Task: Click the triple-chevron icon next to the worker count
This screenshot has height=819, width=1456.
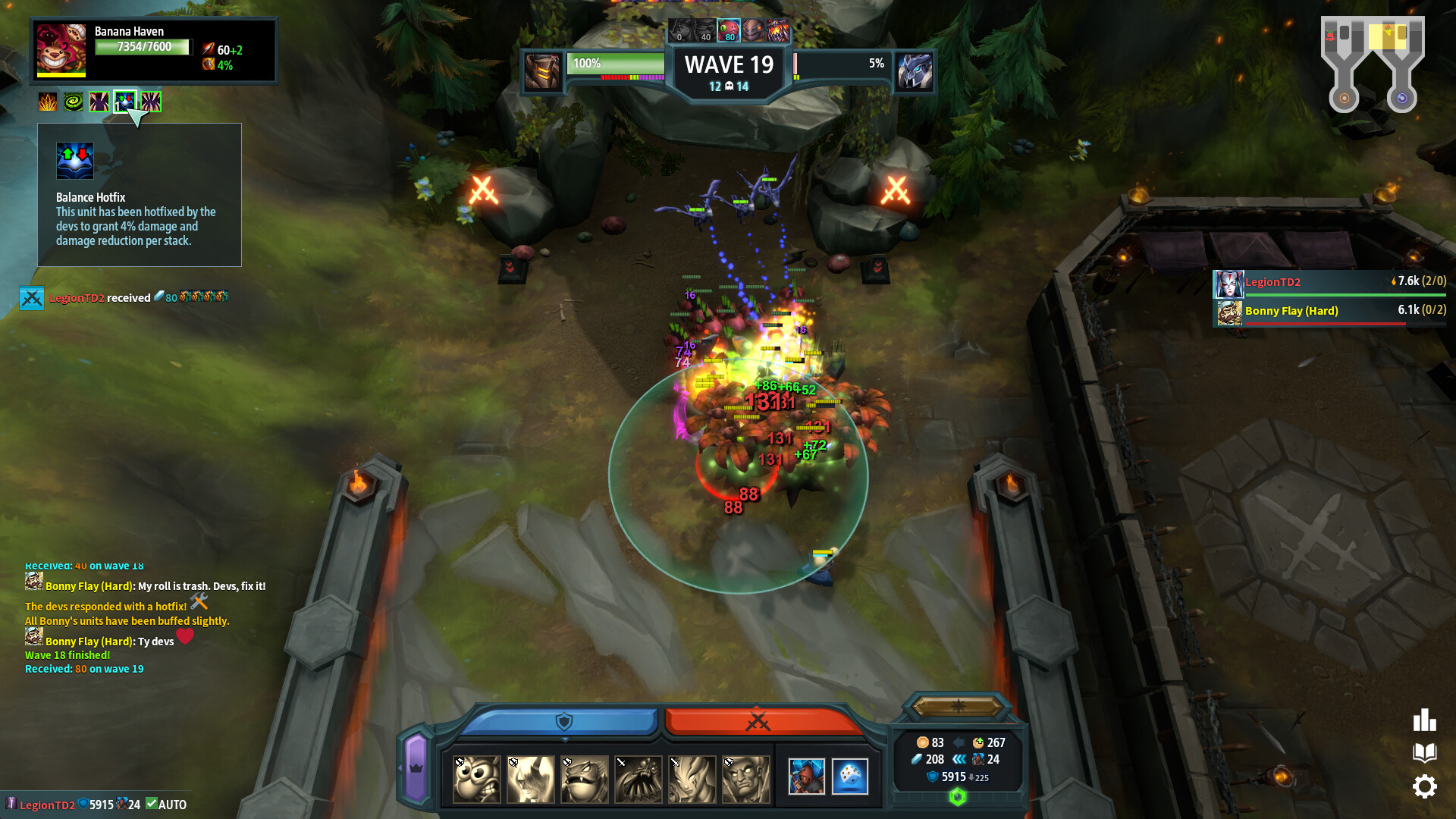Action: point(960,758)
